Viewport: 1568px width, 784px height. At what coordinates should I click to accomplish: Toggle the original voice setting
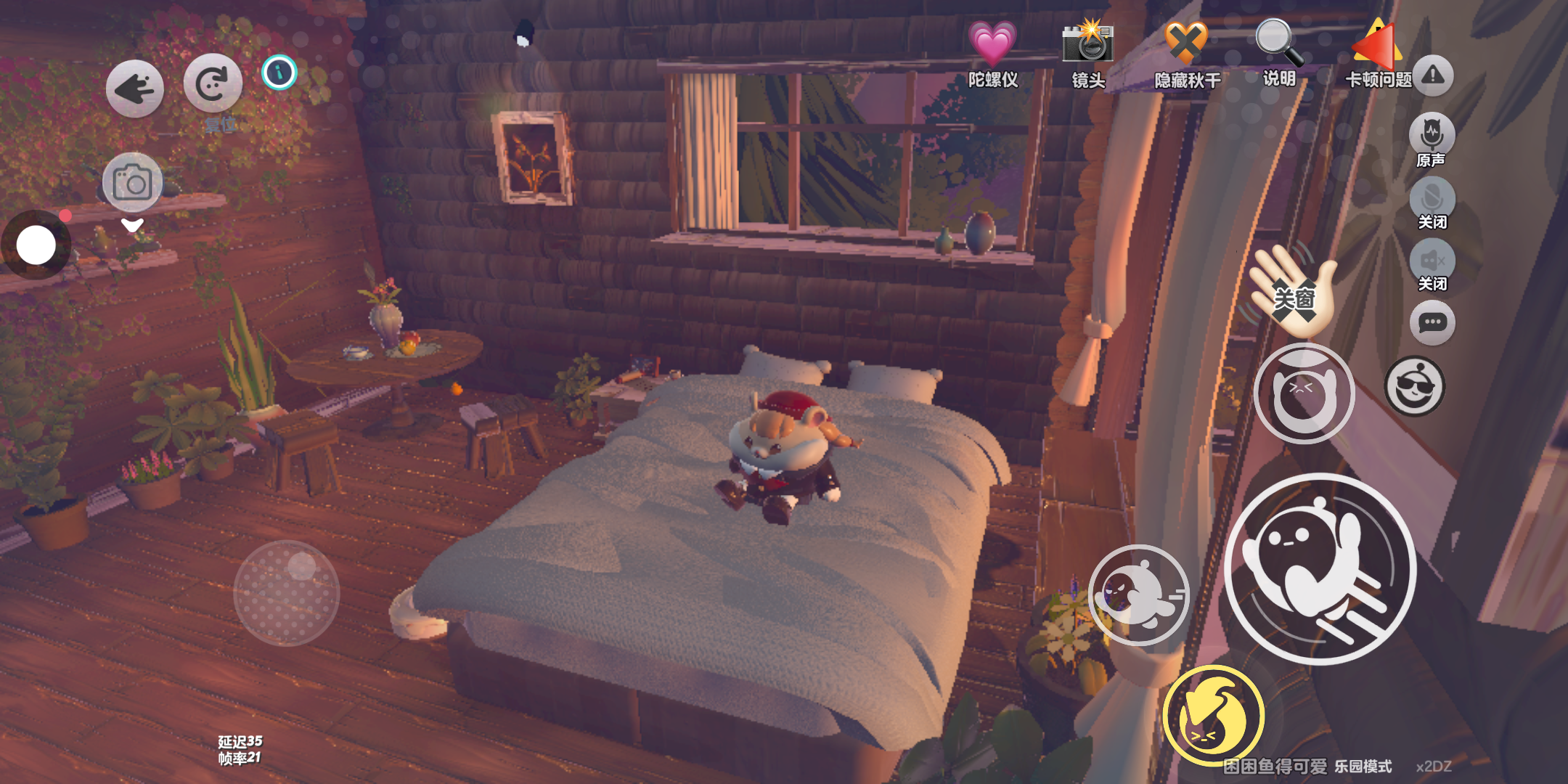click(1432, 135)
